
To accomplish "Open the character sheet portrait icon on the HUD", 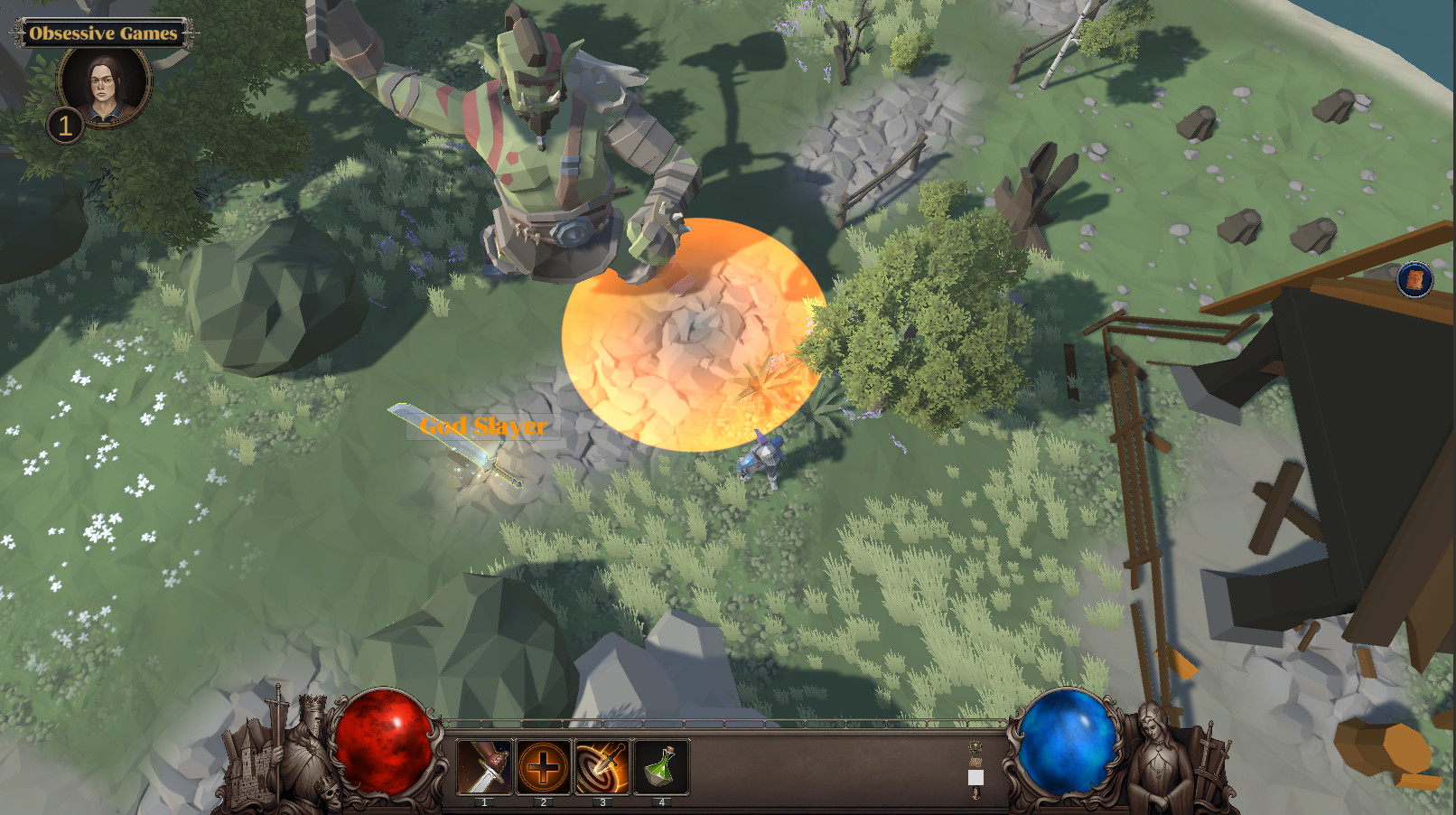I will 975,792.
